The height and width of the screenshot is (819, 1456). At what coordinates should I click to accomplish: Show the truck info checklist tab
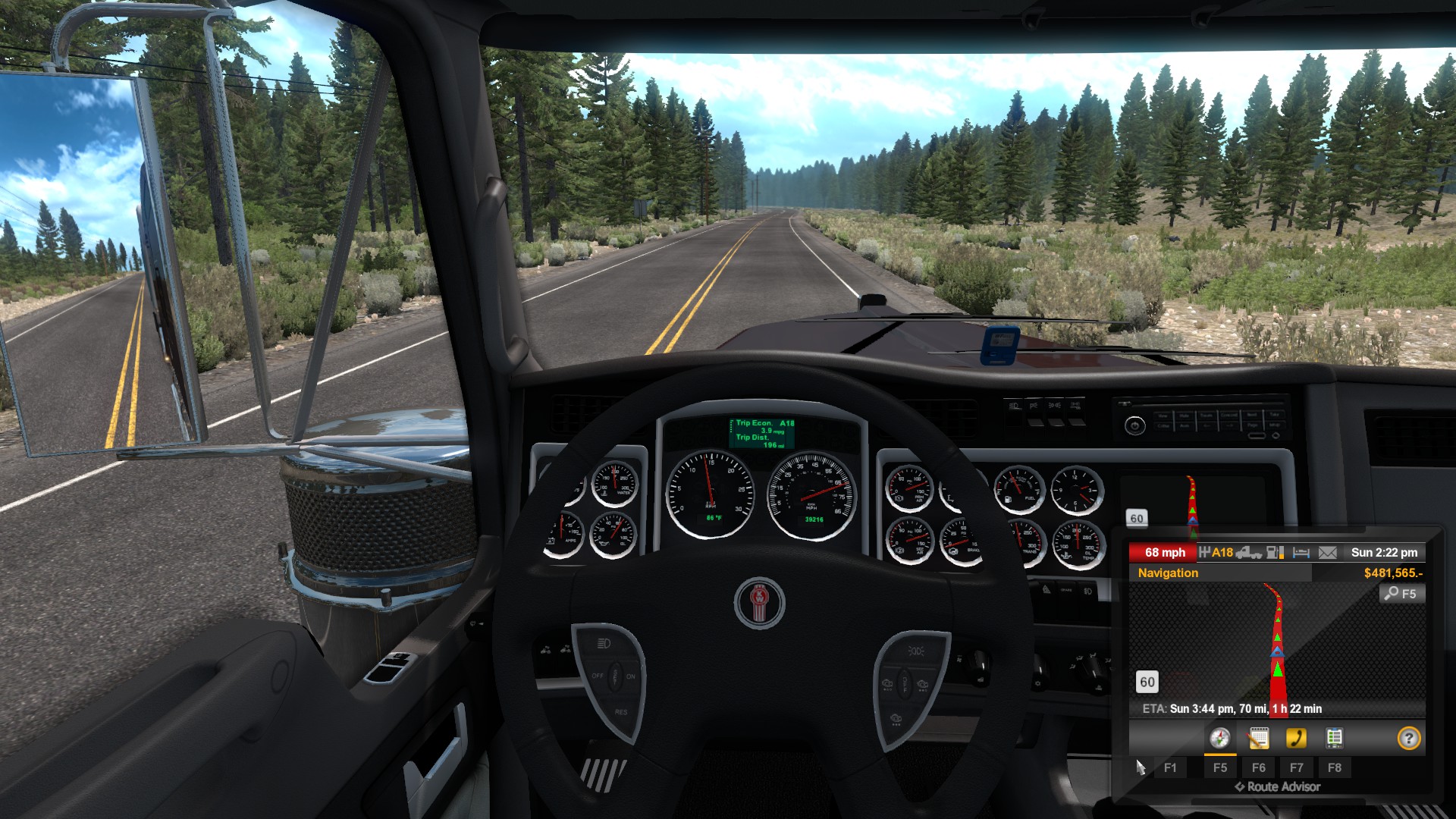(x=1334, y=738)
